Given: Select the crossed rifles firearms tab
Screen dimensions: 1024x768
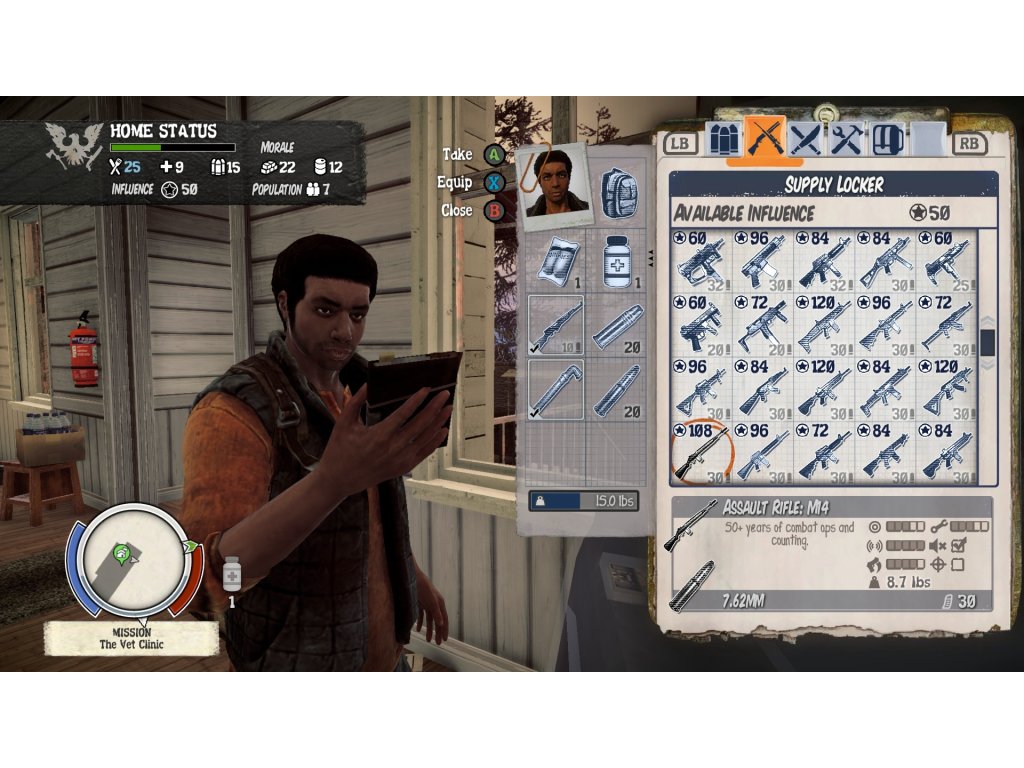Looking at the screenshot, I should 766,140.
